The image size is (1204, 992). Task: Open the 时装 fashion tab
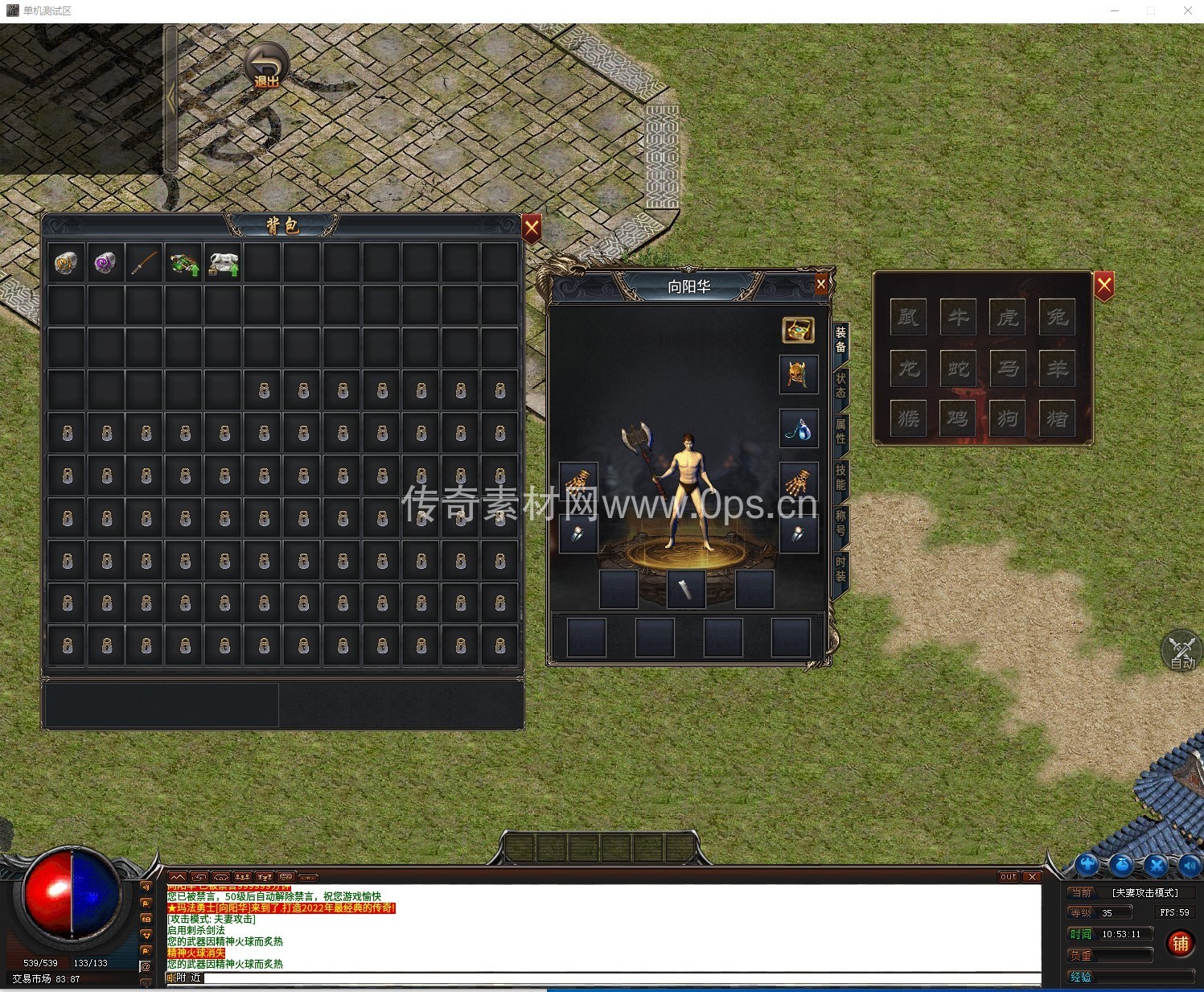pos(840,569)
